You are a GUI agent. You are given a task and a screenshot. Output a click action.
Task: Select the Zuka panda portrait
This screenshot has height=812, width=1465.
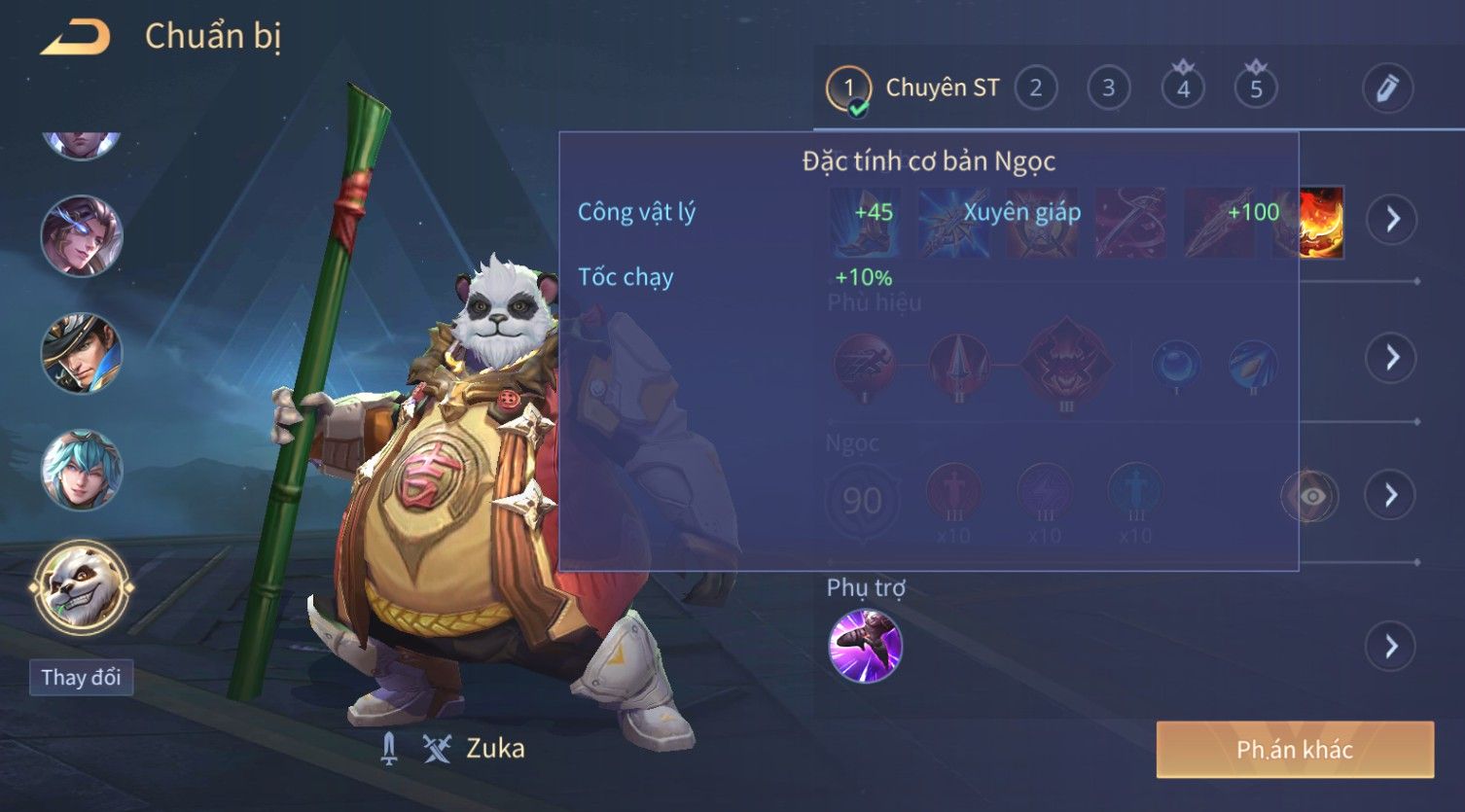point(81,587)
